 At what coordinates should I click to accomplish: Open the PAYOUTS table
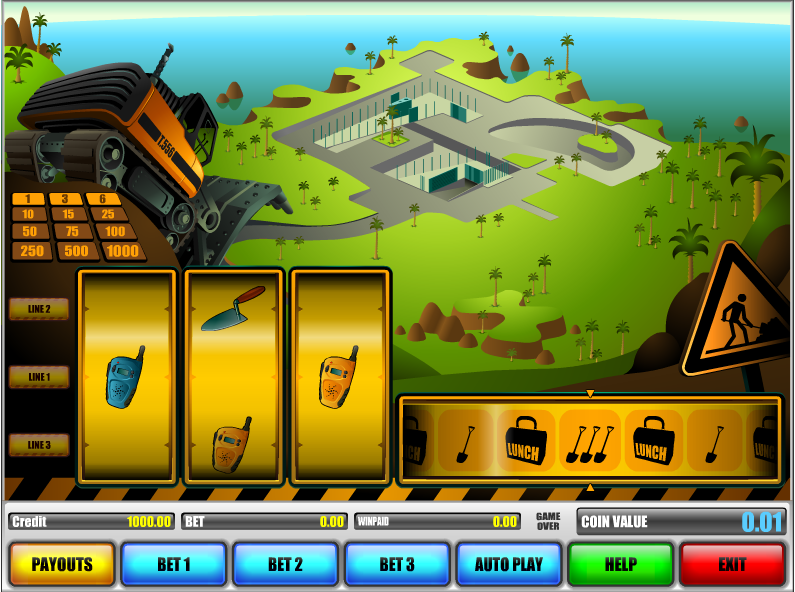(x=62, y=564)
